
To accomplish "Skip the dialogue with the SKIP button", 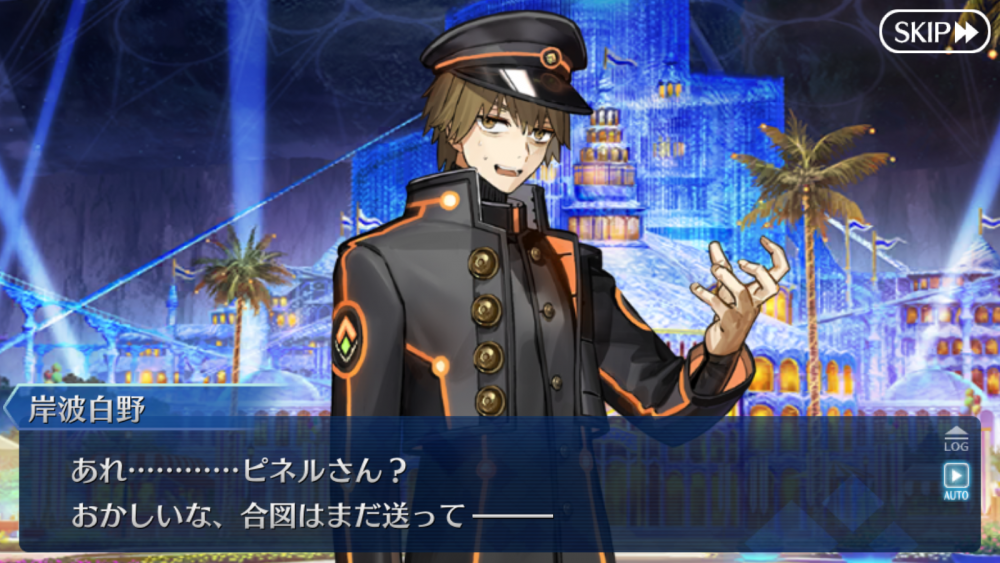I will coord(934,32).
